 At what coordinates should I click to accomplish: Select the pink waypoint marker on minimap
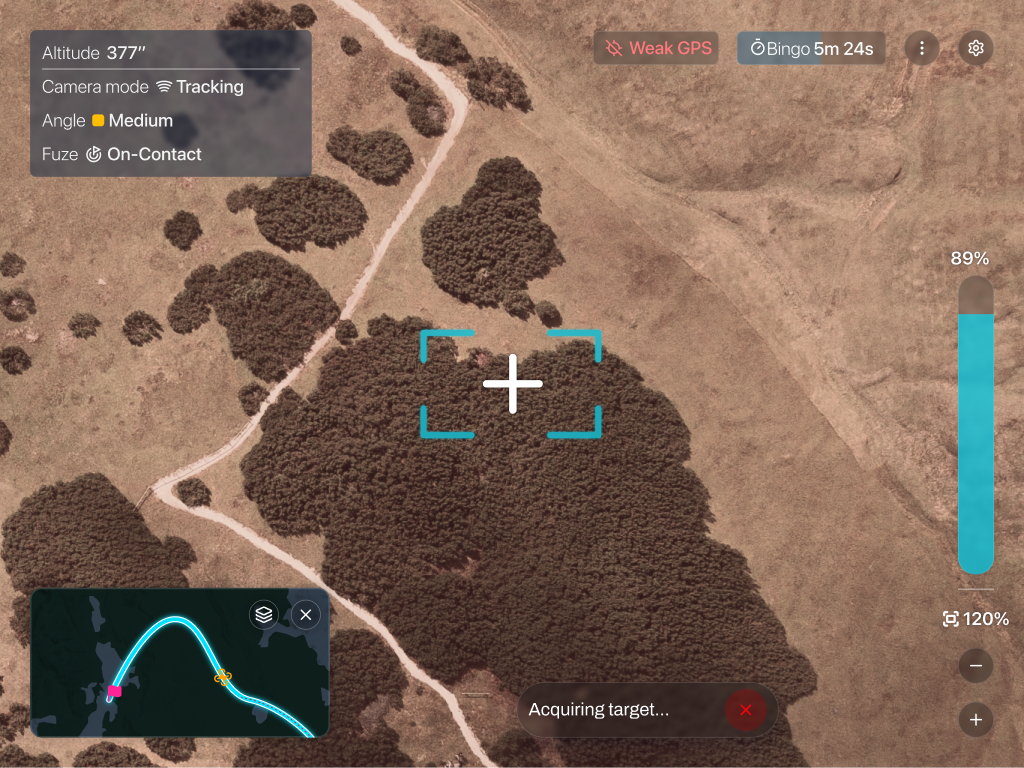[115, 691]
